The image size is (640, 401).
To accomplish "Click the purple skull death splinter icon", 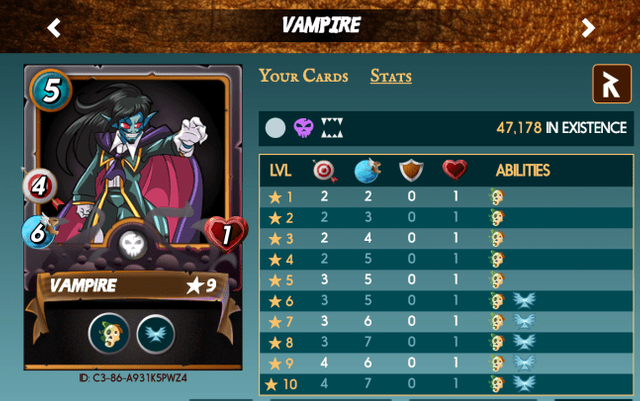I will 304,128.
